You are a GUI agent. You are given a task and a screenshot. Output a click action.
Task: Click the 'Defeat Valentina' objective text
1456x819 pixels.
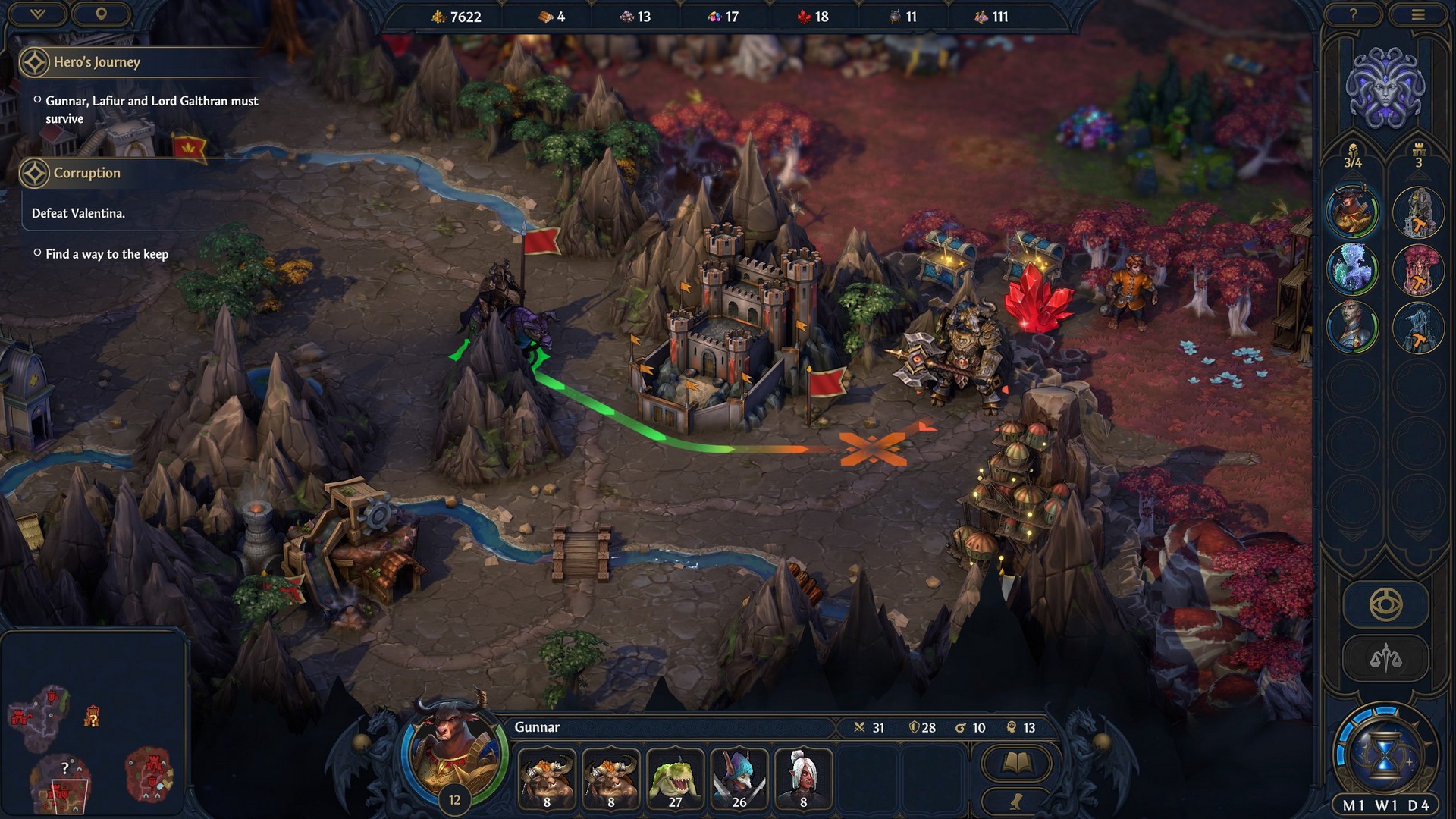[x=77, y=213]
